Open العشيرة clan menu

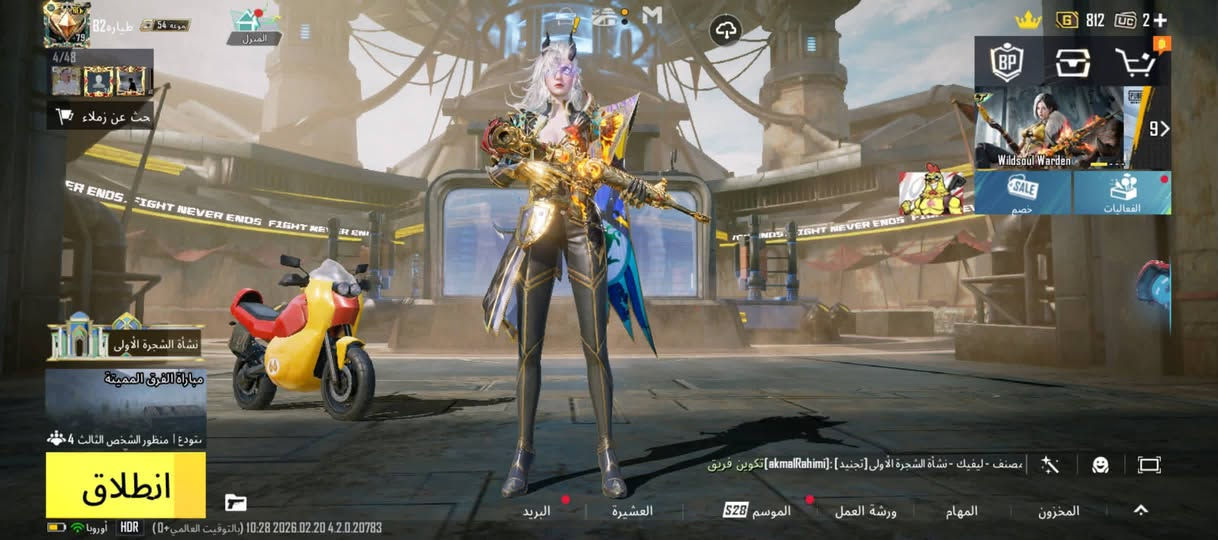(632, 511)
